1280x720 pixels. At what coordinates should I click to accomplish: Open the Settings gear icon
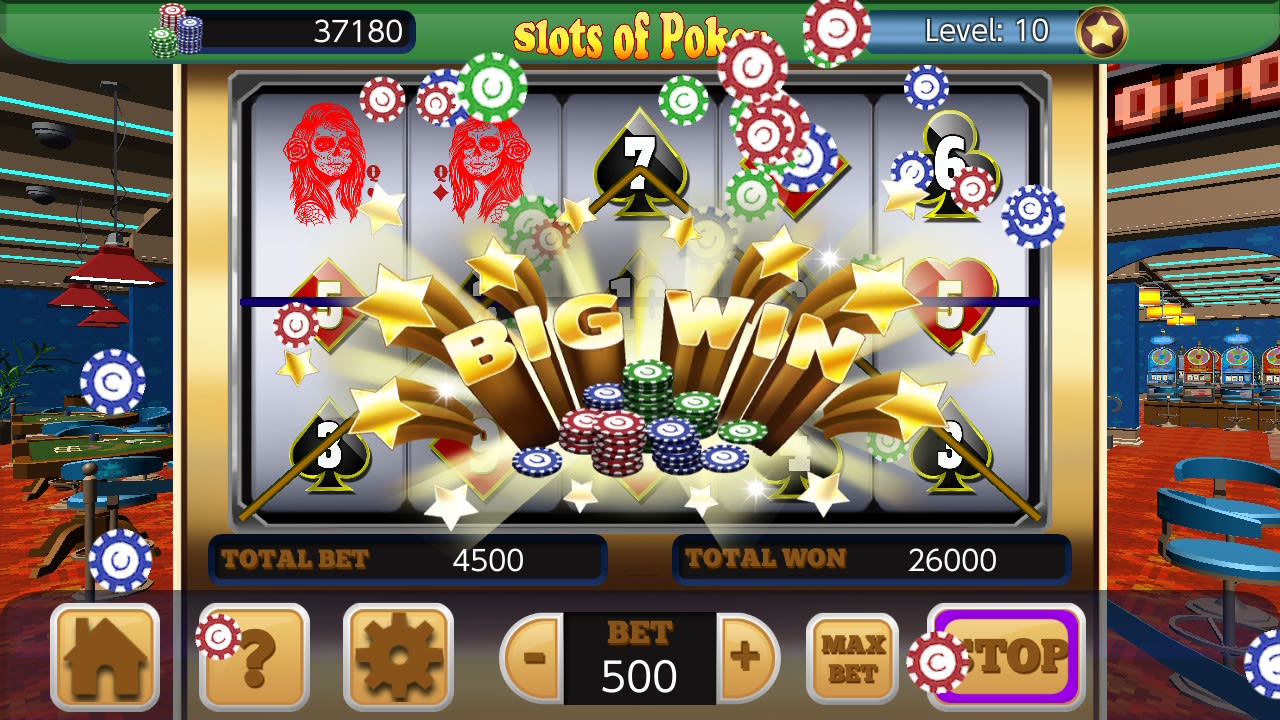(402, 655)
